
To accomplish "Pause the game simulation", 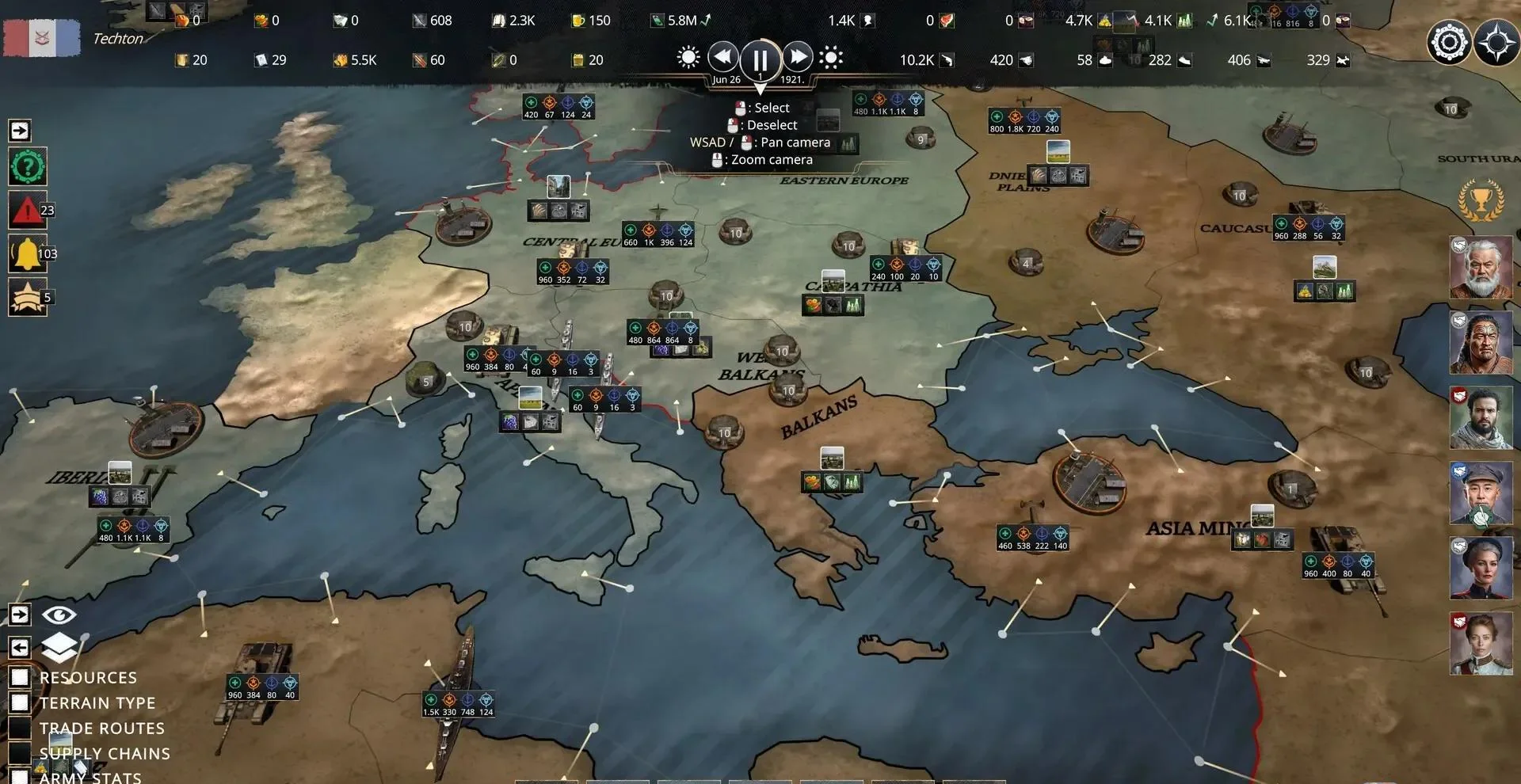I will click(760, 56).
